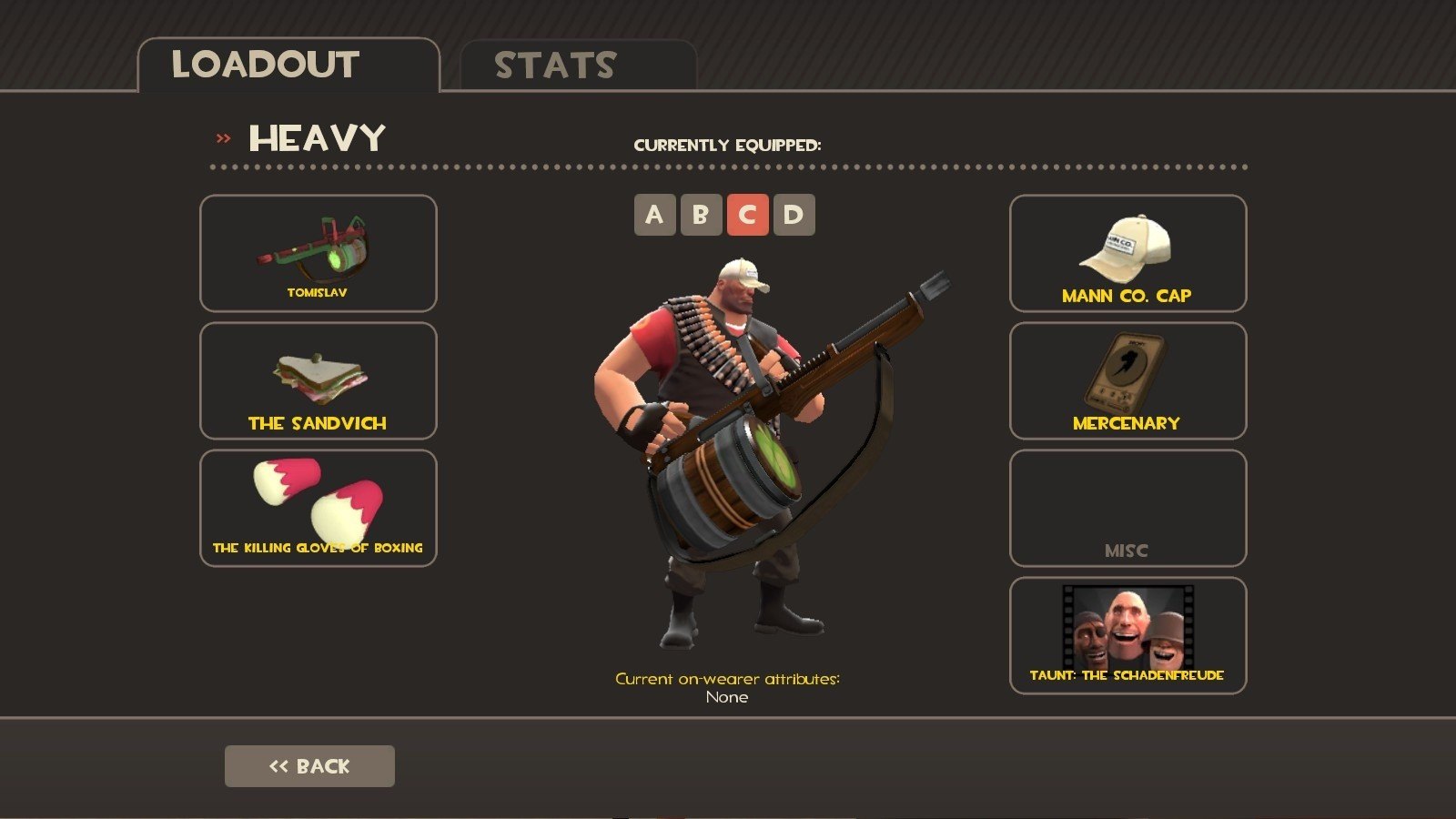Switch to loadout preset A
The height and width of the screenshot is (819, 1456).
(654, 215)
